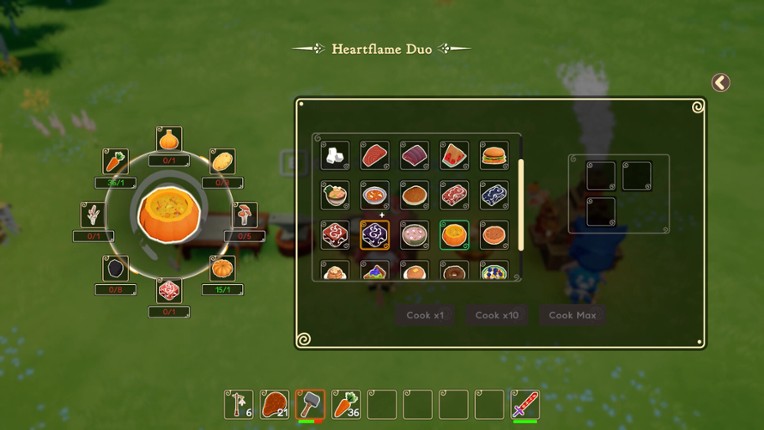This screenshot has width=764, height=430.
Task: Close the cooking menu with back arrow
Action: pyautogui.click(x=720, y=83)
